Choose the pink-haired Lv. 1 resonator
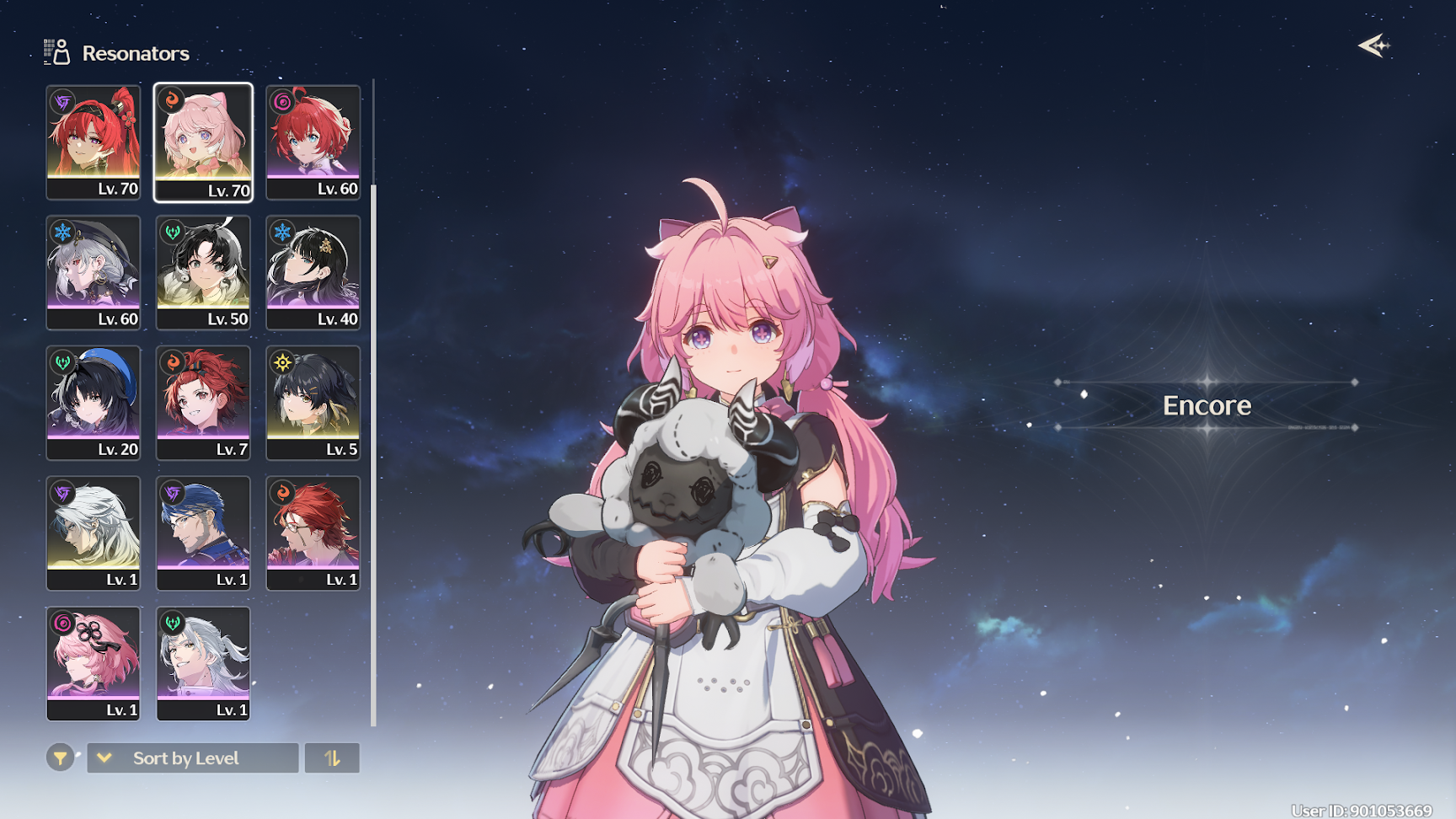The width and height of the screenshot is (1456, 819). tap(94, 663)
